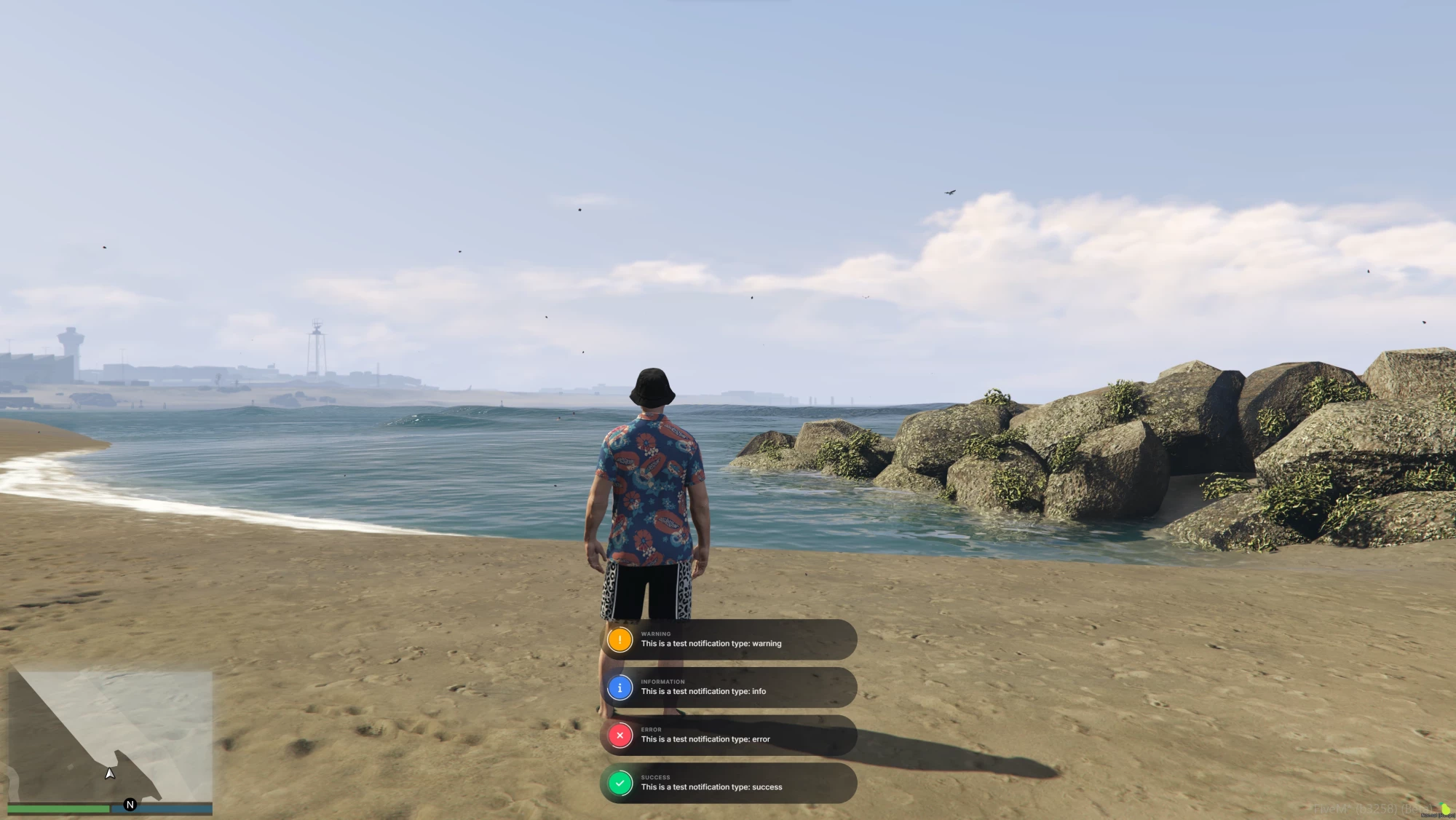1456x820 pixels.
Task: Click the red X error icon
Action: [620, 736]
